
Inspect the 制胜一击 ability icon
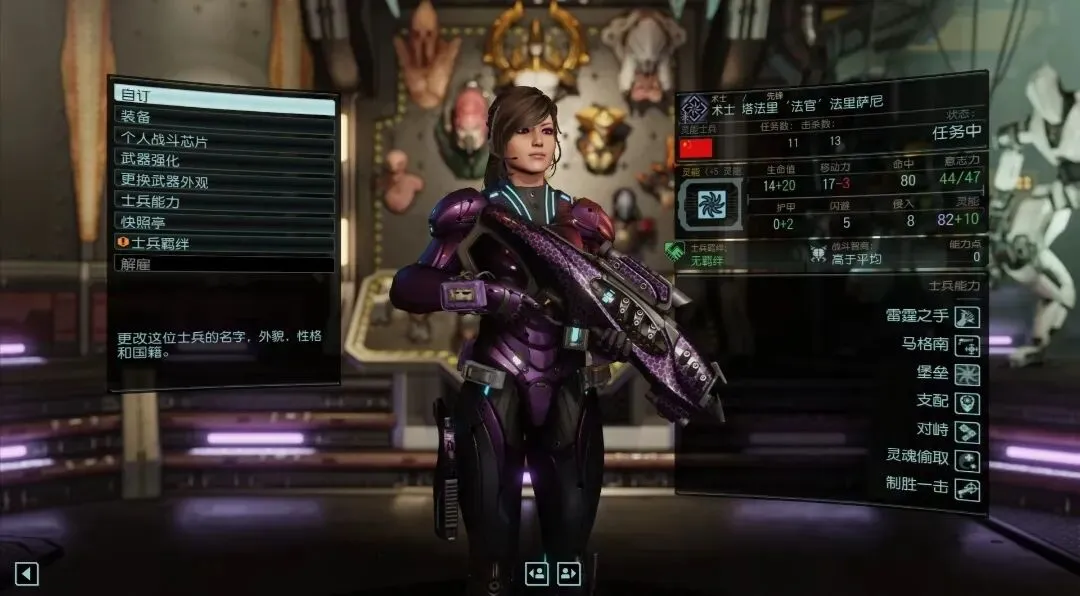(x=967, y=489)
